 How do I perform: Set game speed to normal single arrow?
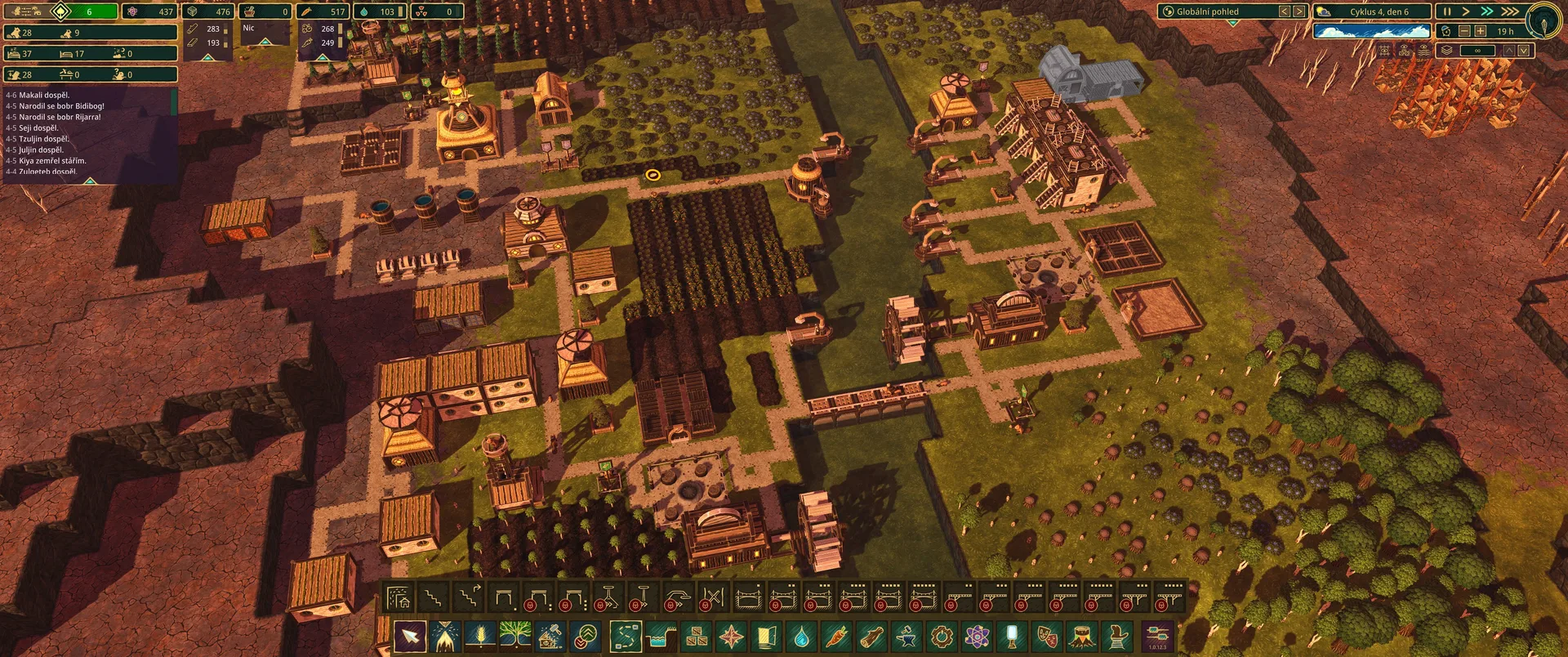tap(1466, 11)
